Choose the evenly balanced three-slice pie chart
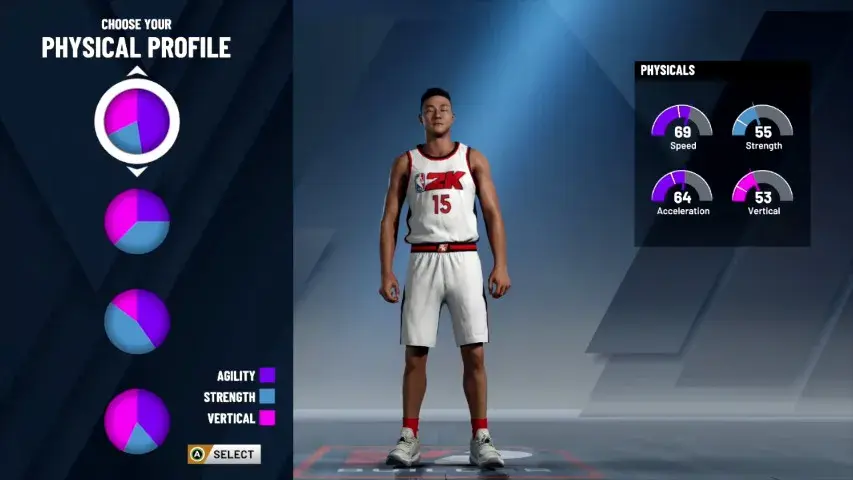 point(137,221)
